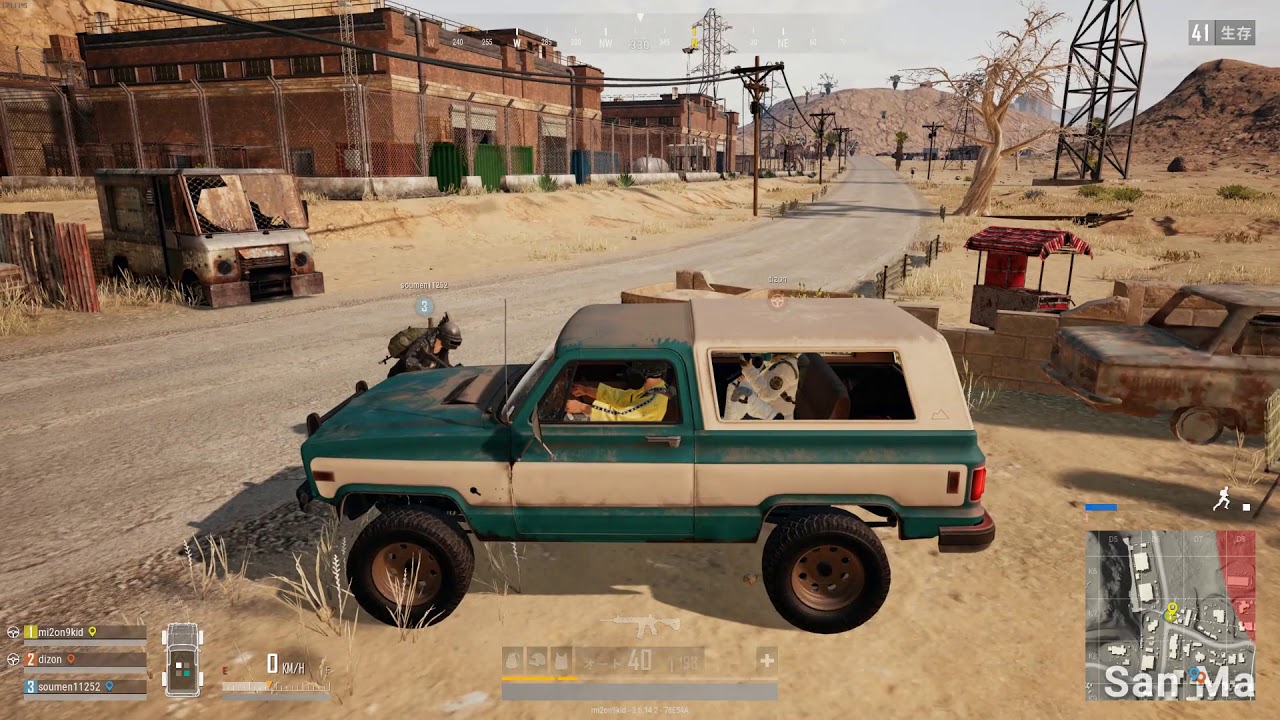The width and height of the screenshot is (1280, 720).
Task: Click dizon's orange location marker icon
Action: 70,658
